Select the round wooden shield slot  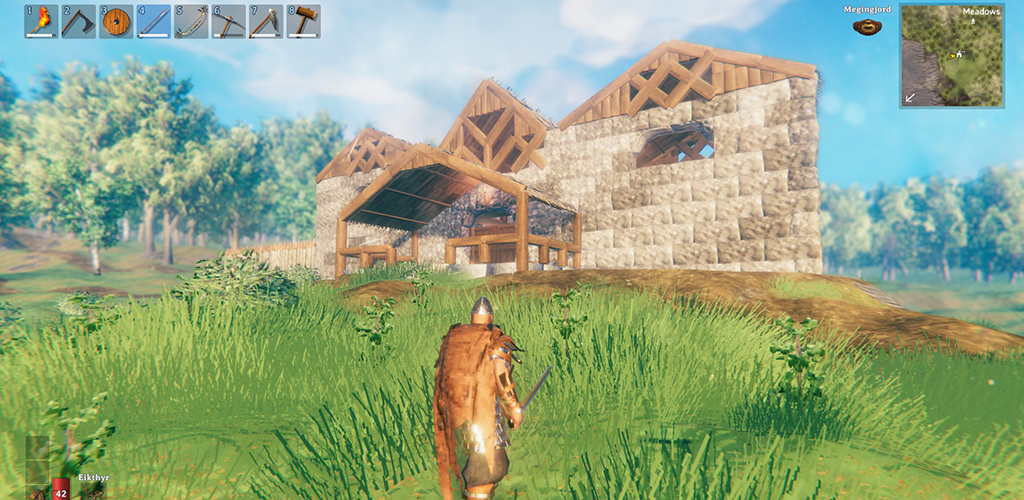tap(116, 21)
